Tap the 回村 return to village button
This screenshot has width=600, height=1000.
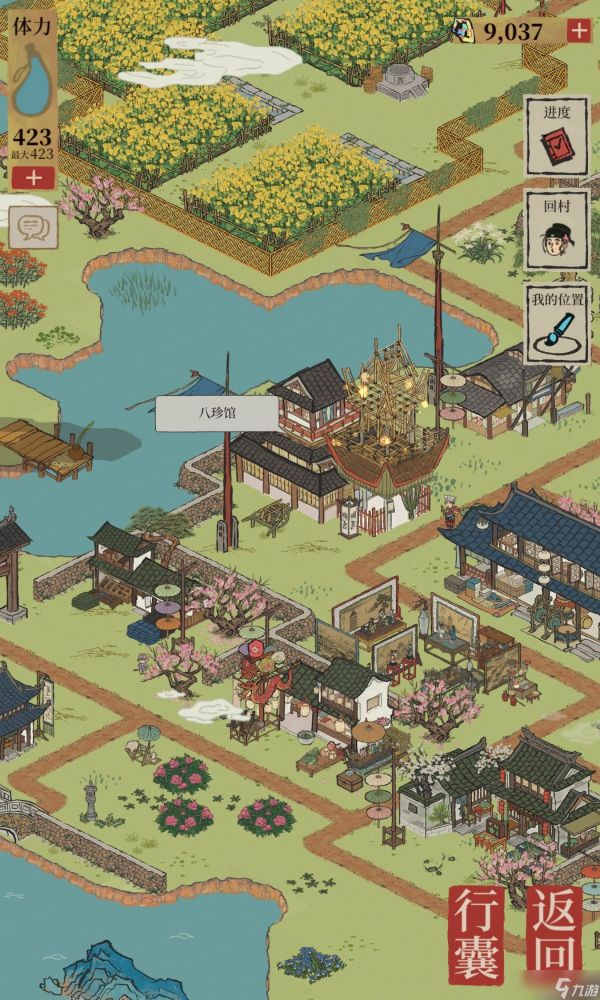coord(557,232)
